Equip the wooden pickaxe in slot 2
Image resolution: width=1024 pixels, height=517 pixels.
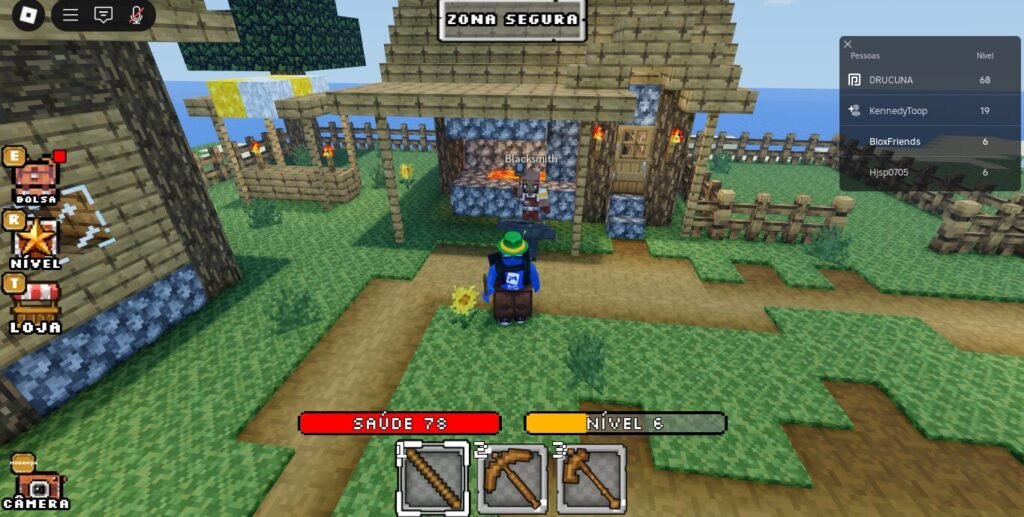pyautogui.click(x=512, y=478)
